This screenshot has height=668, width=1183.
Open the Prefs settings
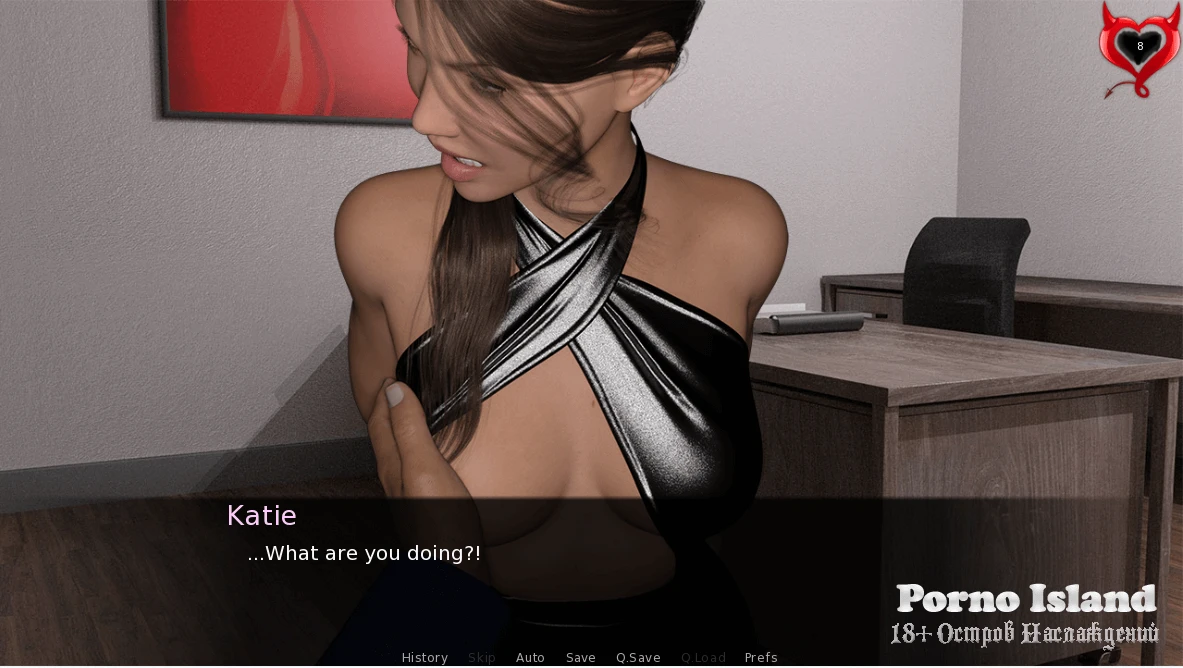761,657
